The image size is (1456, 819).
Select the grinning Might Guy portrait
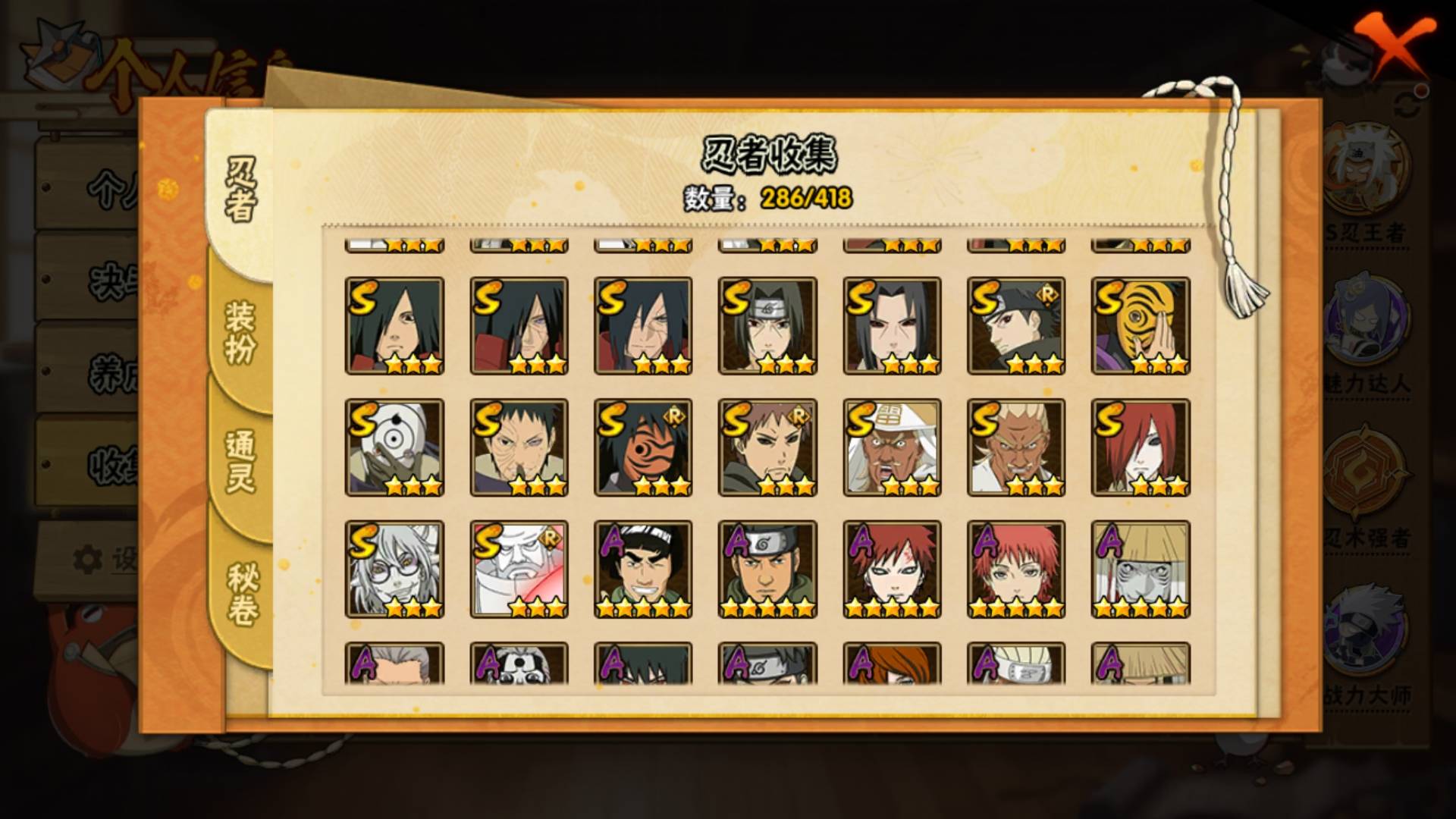[643, 569]
